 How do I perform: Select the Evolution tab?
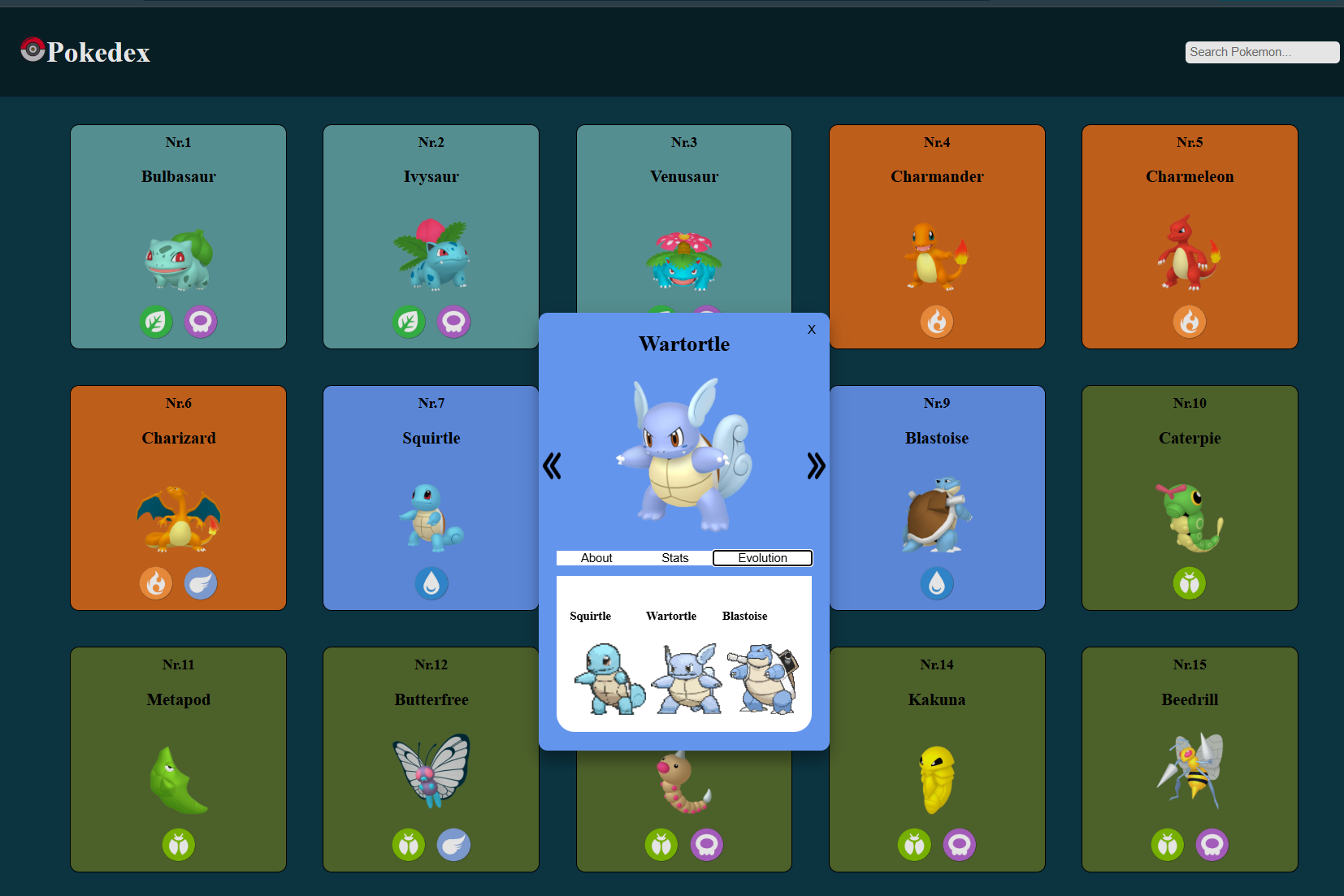tap(762, 558)
